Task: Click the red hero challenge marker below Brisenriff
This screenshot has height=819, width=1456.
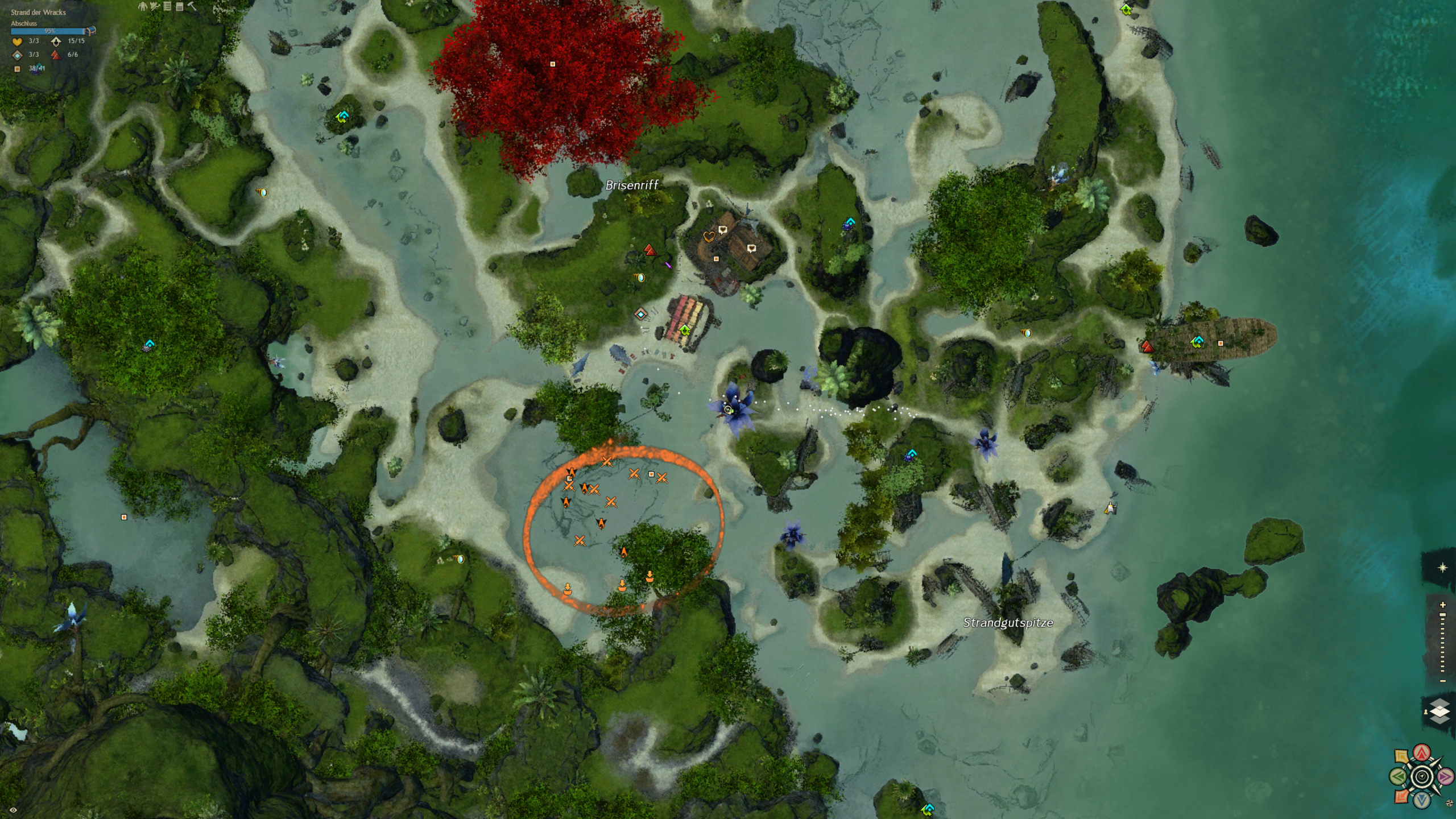Action: [x=650, y=250]
